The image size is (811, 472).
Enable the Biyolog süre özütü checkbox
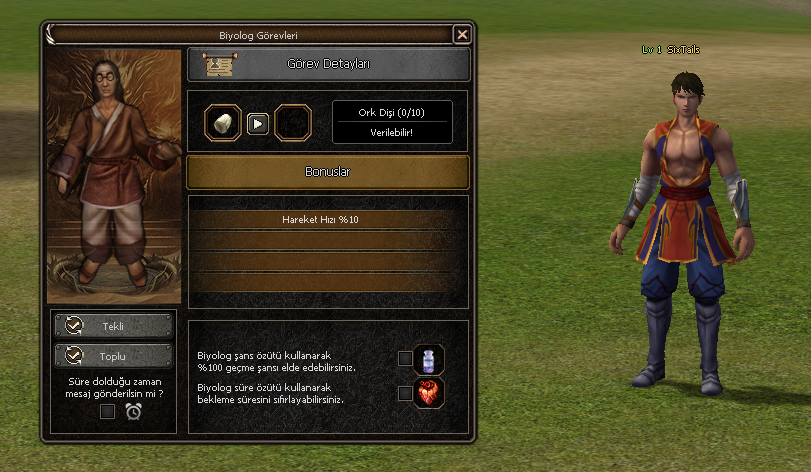405,393
